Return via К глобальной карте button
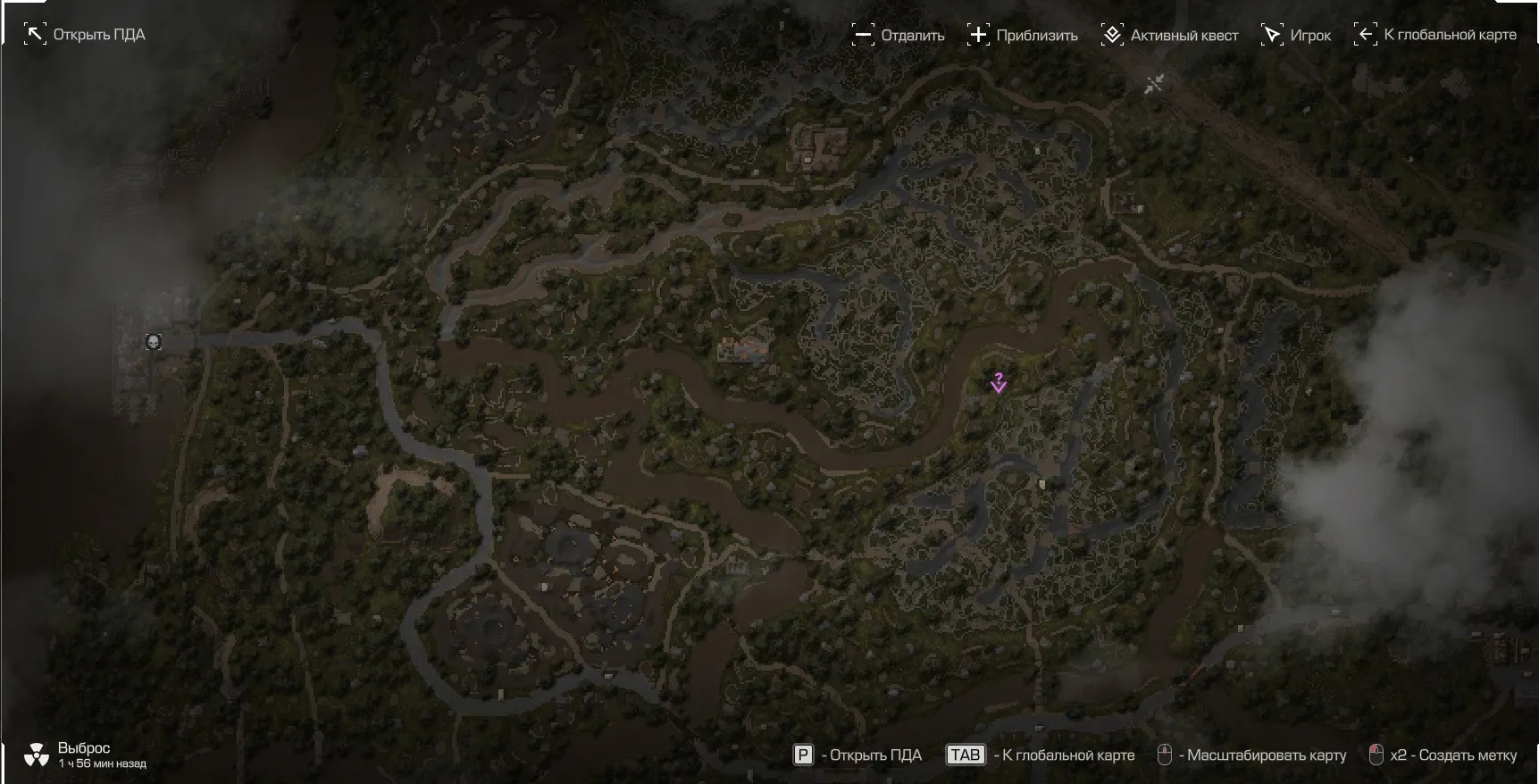 [1435, 35]
